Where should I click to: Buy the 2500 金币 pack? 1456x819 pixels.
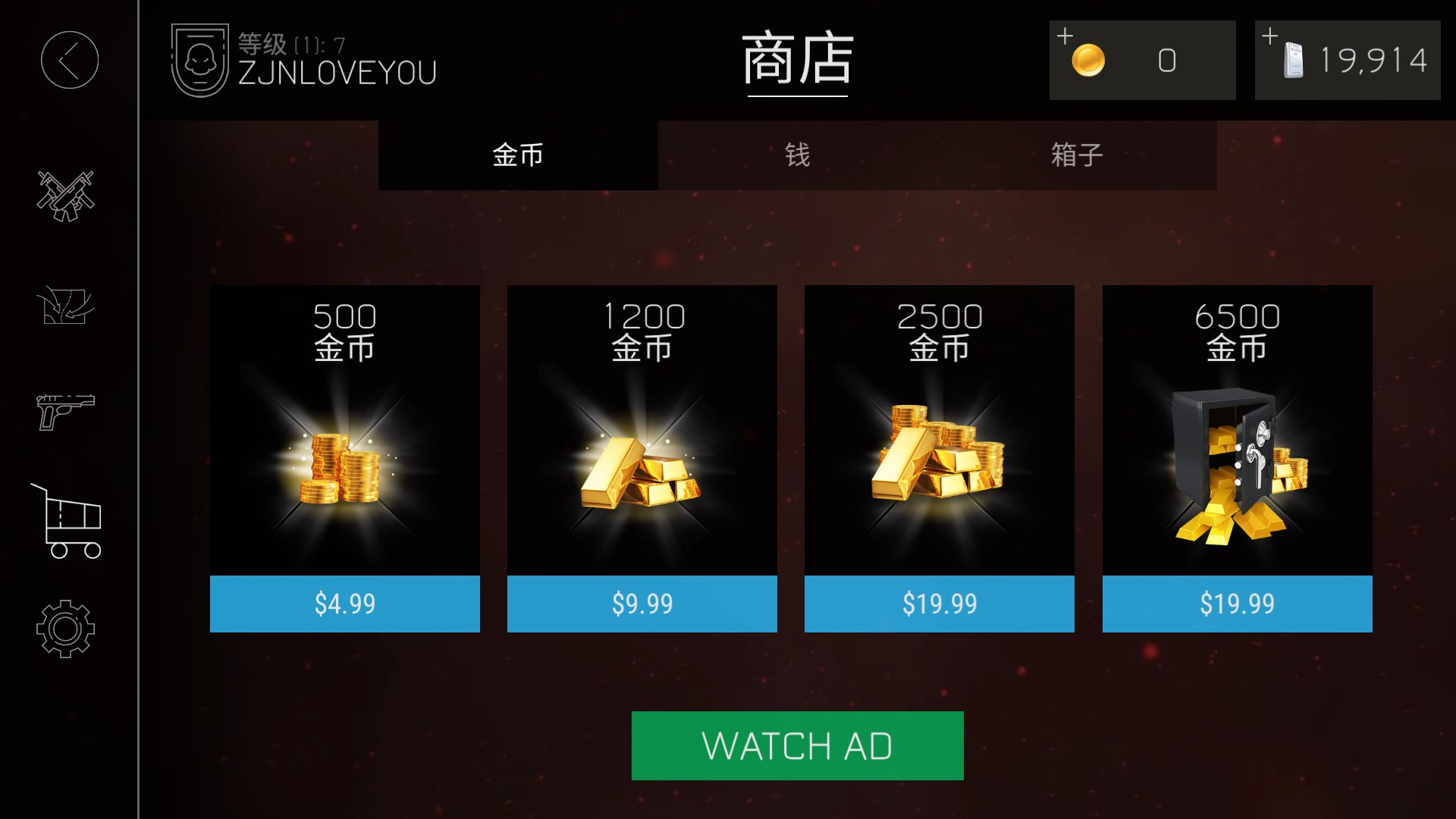point(939,603)
